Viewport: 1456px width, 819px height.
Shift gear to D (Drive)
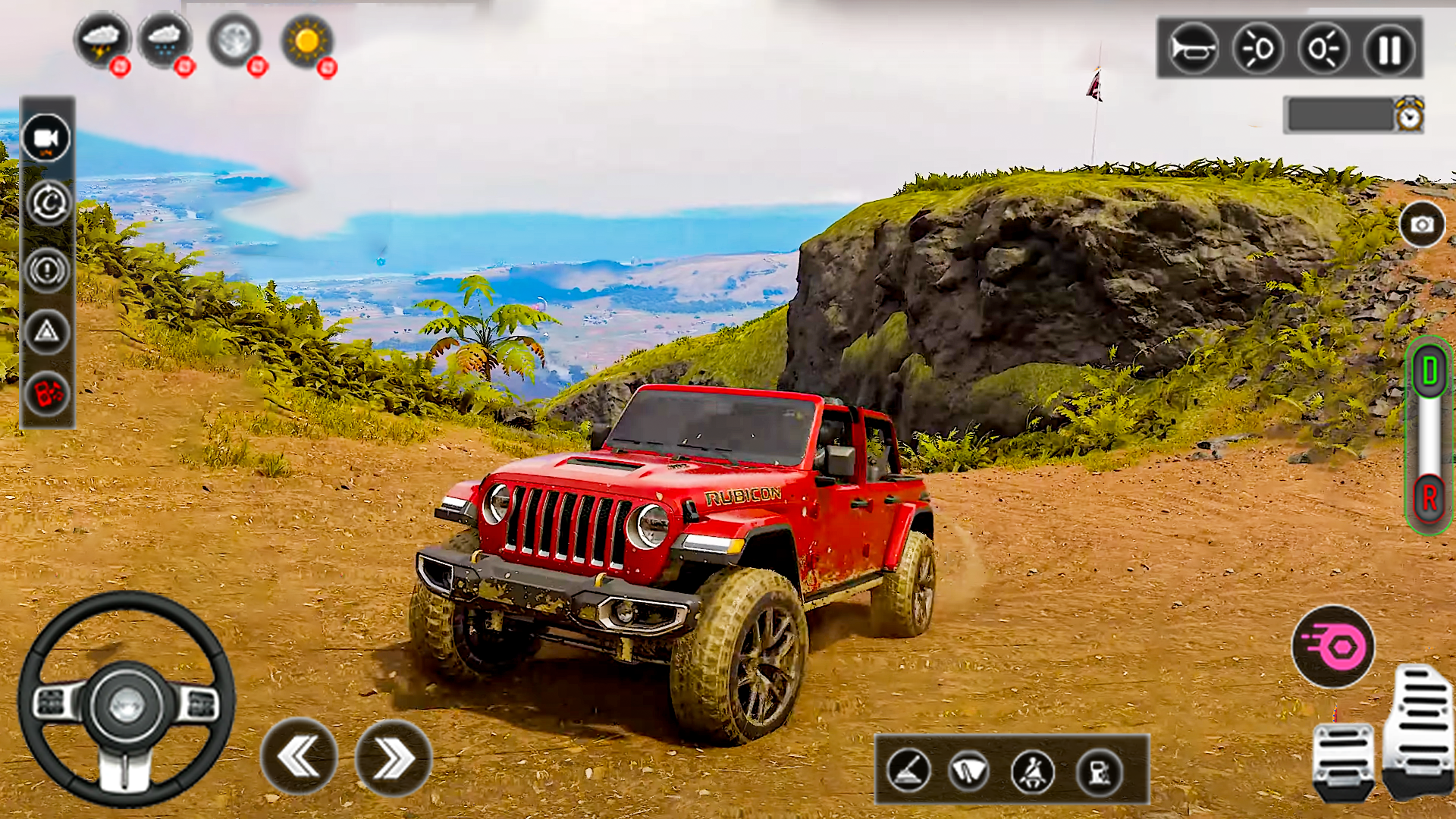click(x=1429, y=372)
